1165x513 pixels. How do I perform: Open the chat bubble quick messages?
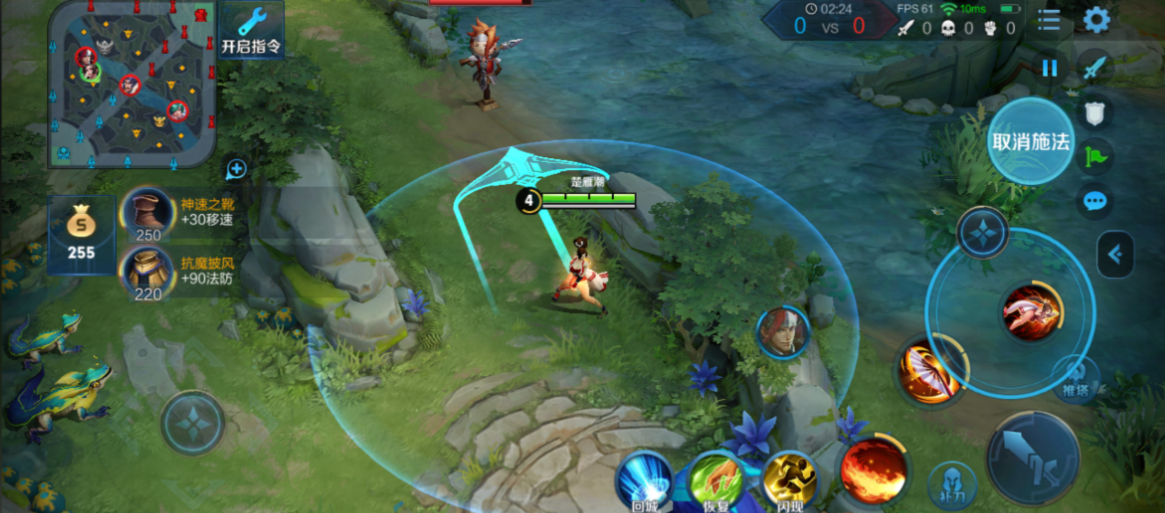coord(1096,201)
